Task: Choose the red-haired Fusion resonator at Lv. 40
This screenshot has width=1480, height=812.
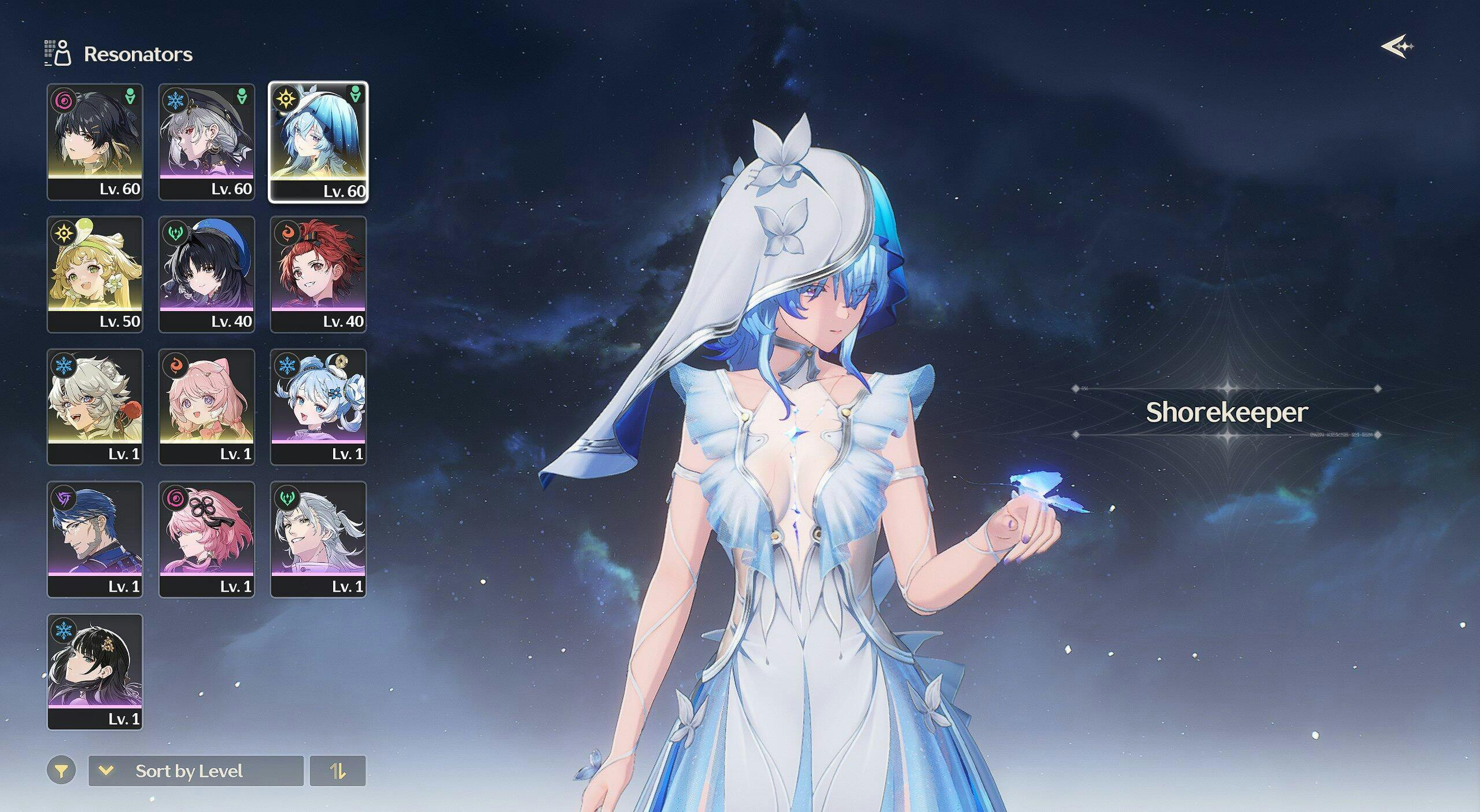Action: (x=318, y=274)
